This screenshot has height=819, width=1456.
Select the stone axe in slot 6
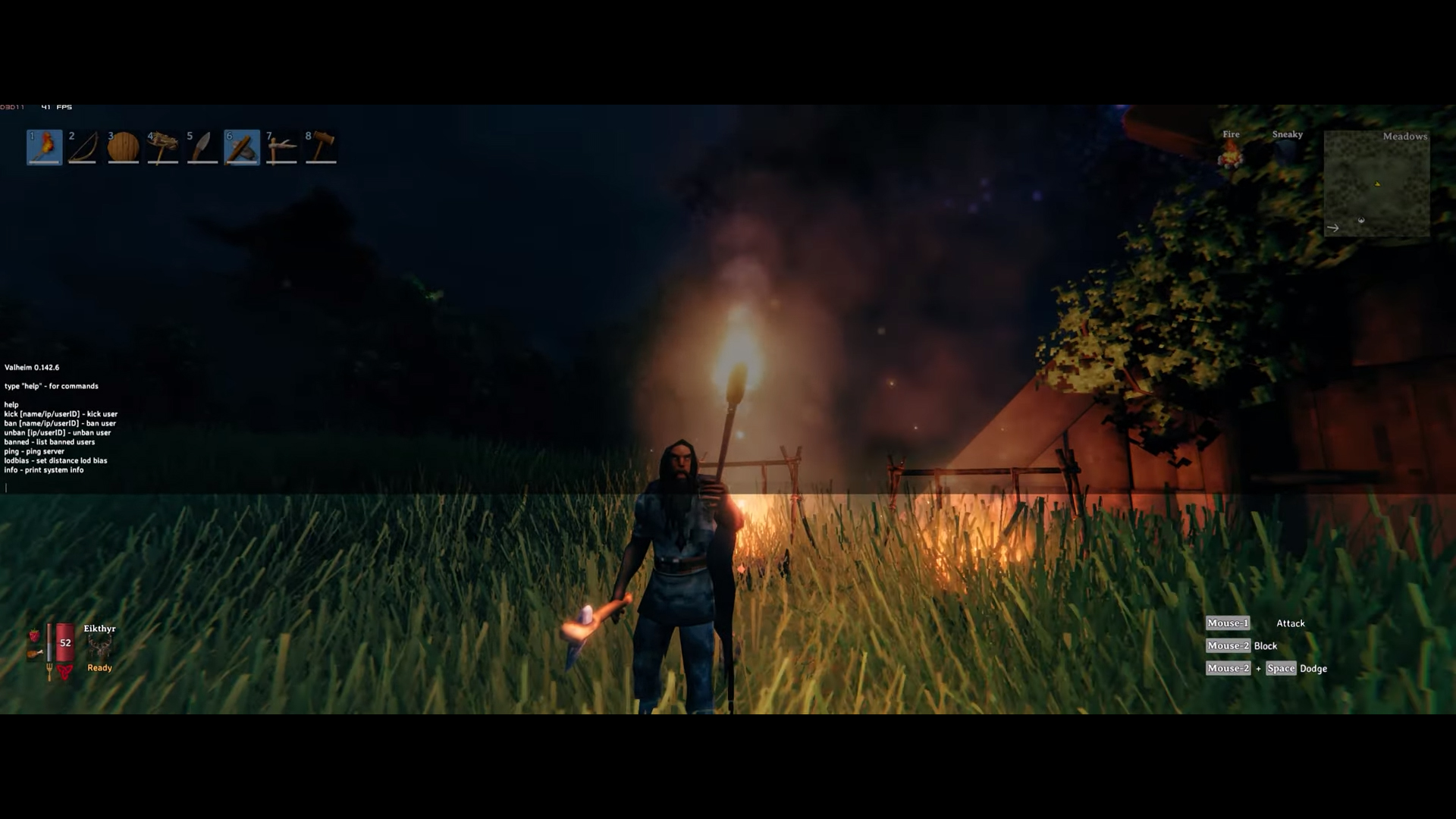click(241, 147)
